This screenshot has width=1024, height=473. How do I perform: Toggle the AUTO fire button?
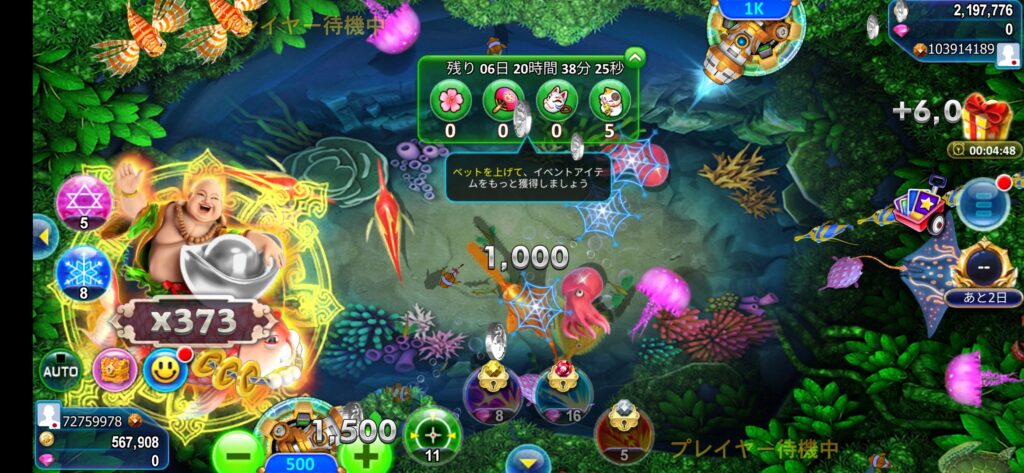(59, 371)
